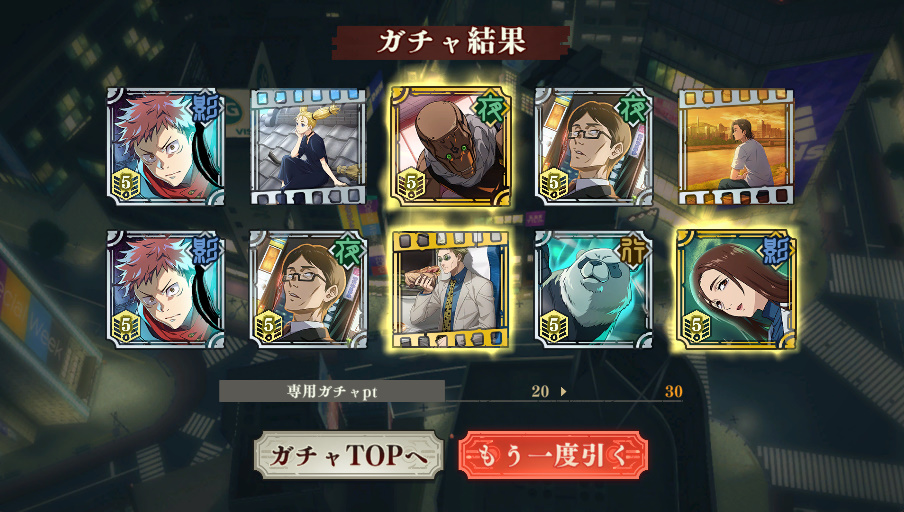Pull again with もう一度引く button
Screen dimensions: 904x512
(553, 455)
